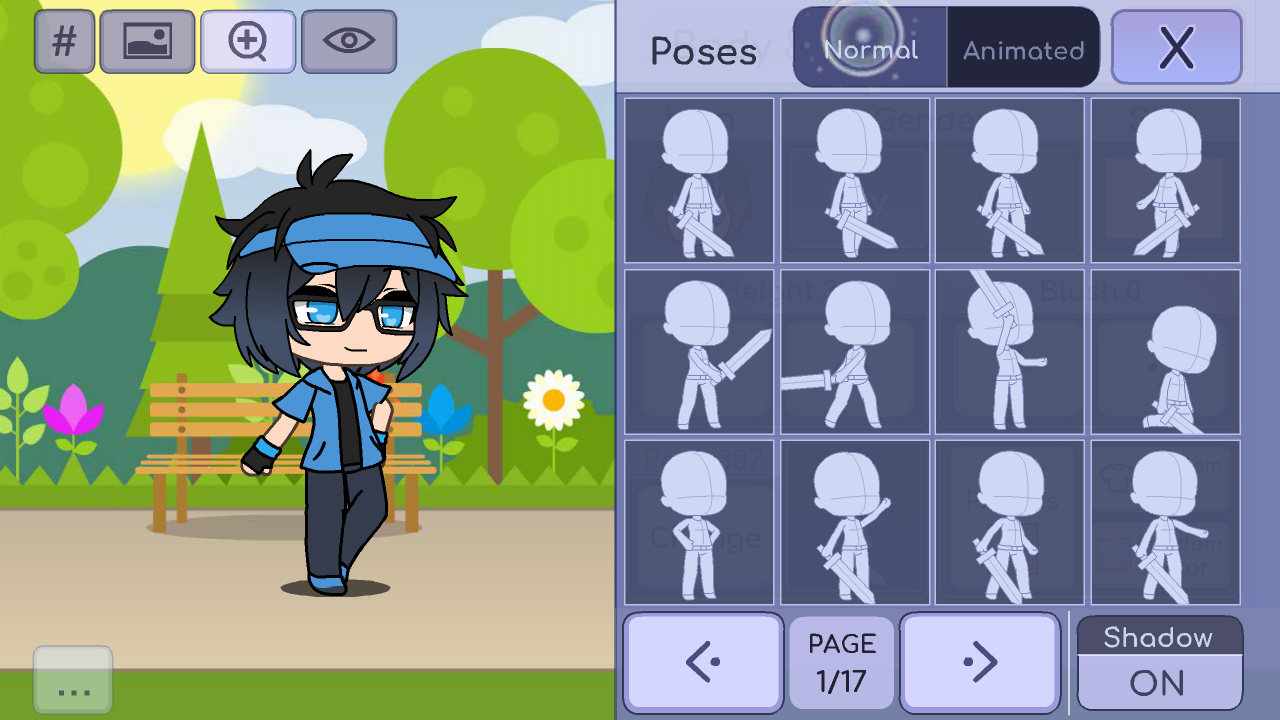Screen dimensions: 1280x720
Task: Open the background image selector icon
Action: [147, 41]
